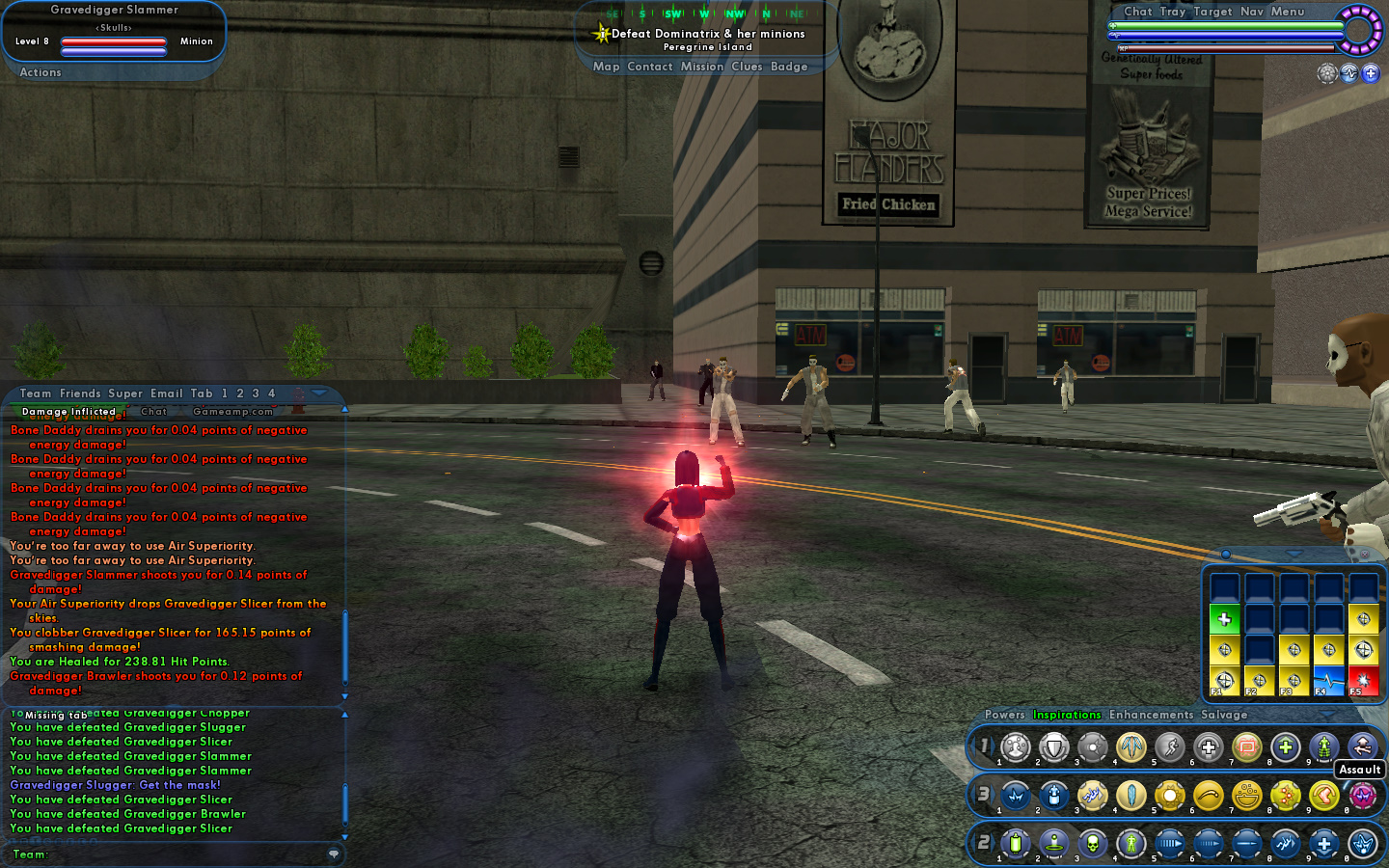
Task: Toggle the Tray window button
Action: click(1172, 12)
